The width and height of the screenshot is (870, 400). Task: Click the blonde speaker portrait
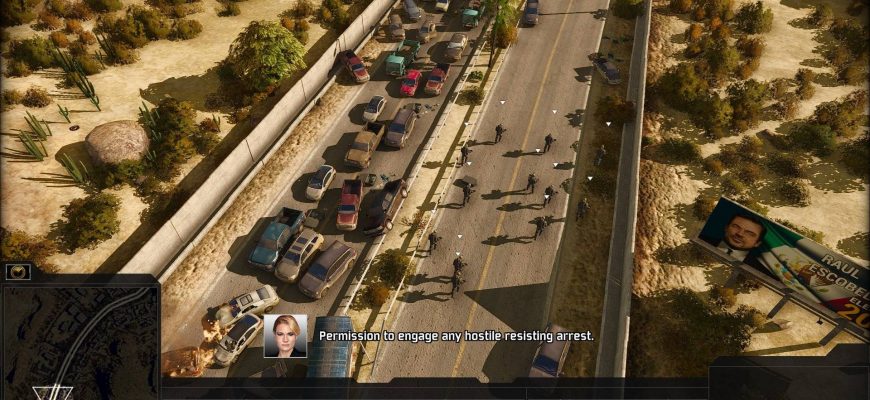(285, 336)
